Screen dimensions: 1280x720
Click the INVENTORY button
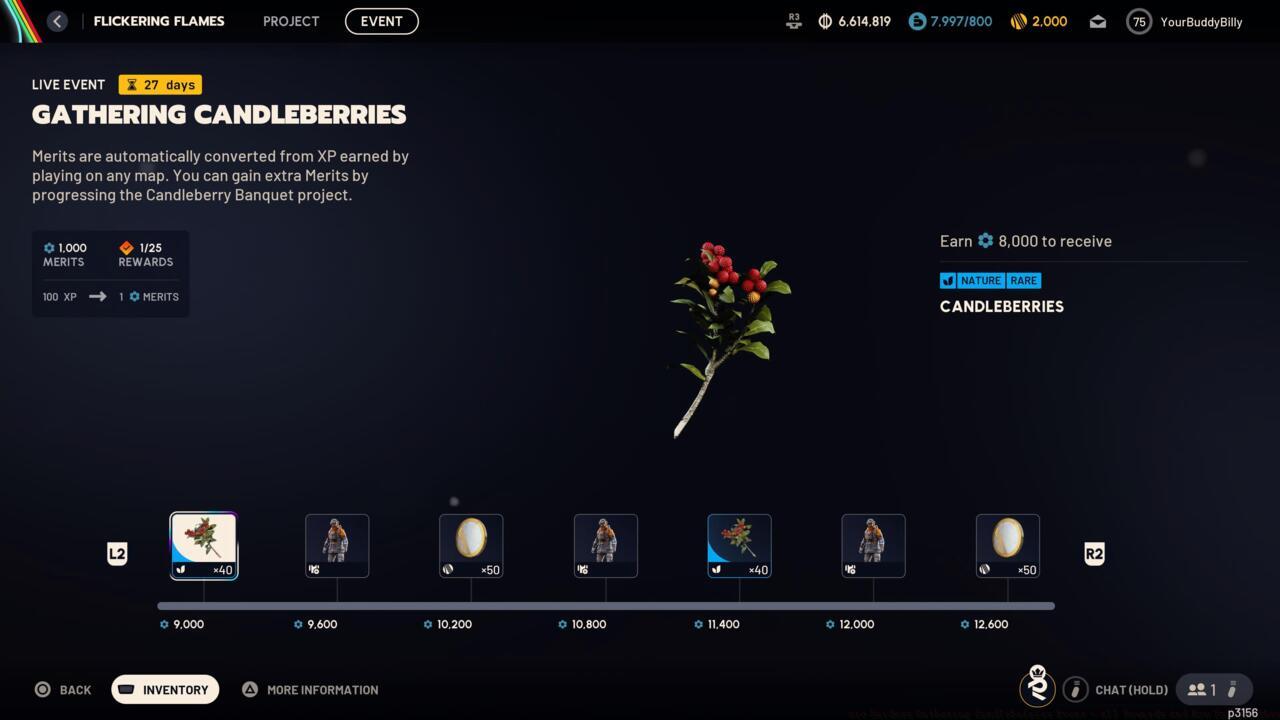click(165, 689)
